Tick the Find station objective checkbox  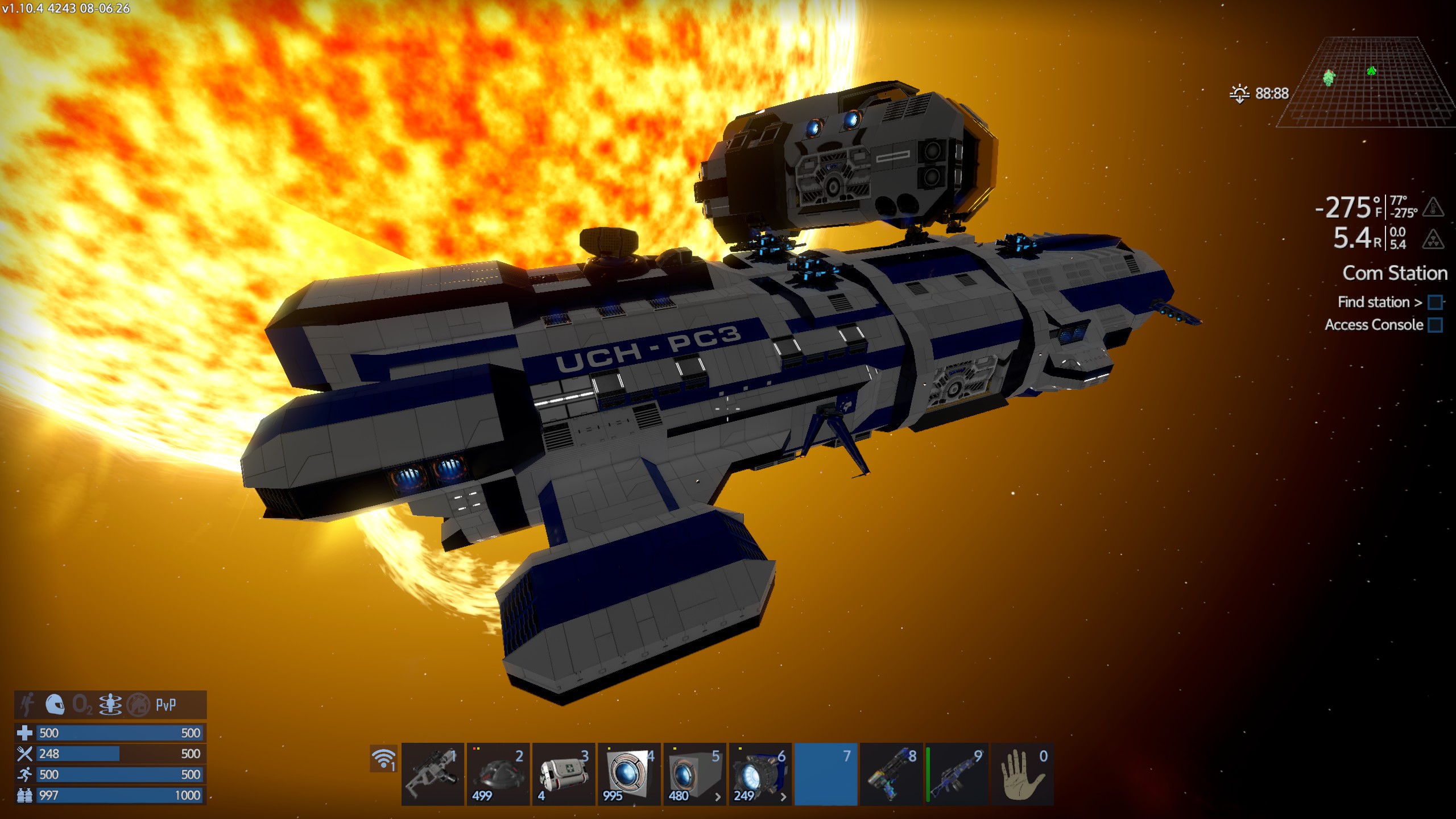[x=1435, y=302]
